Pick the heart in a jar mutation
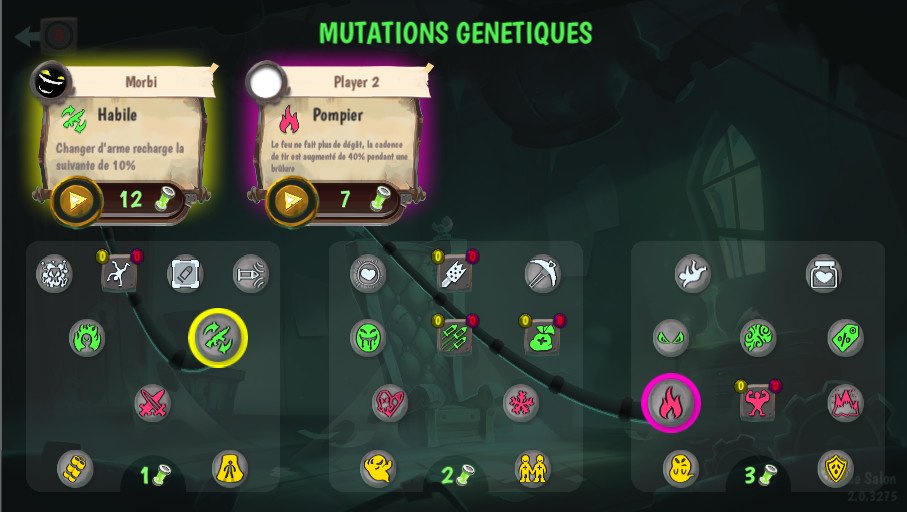Image resolution: width=907 pixels, height=512 pixels. 823,273
